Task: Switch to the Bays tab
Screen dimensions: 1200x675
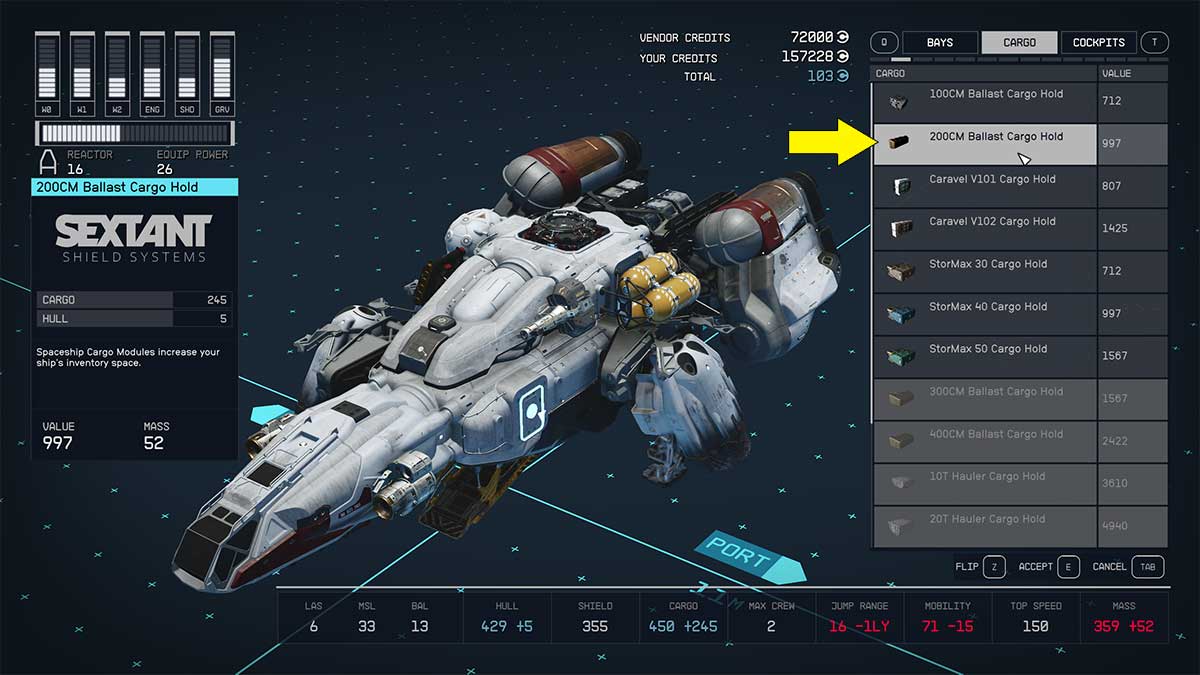Action: coord(939,43)
